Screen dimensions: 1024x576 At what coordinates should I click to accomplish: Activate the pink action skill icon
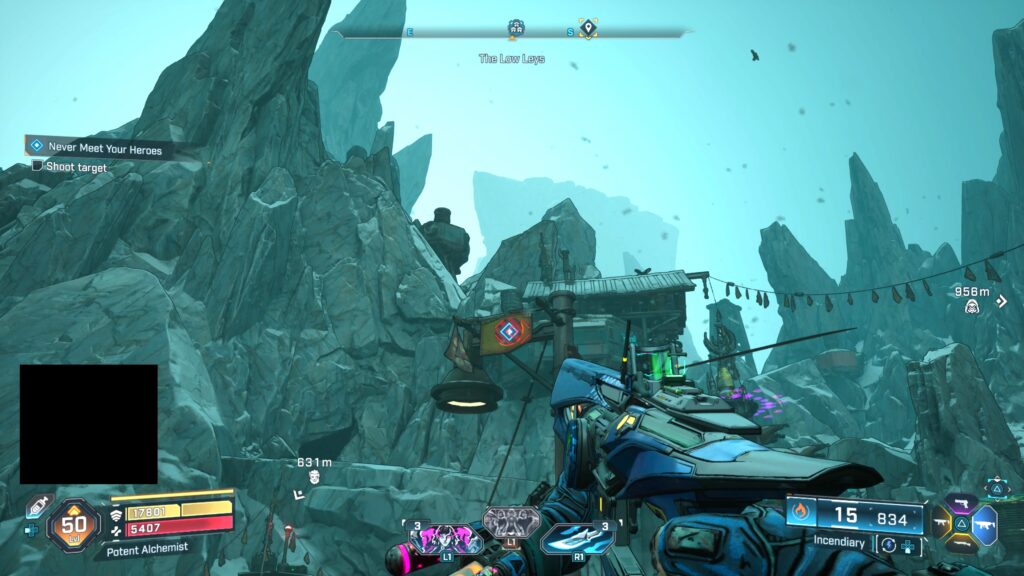click(443, 538)
